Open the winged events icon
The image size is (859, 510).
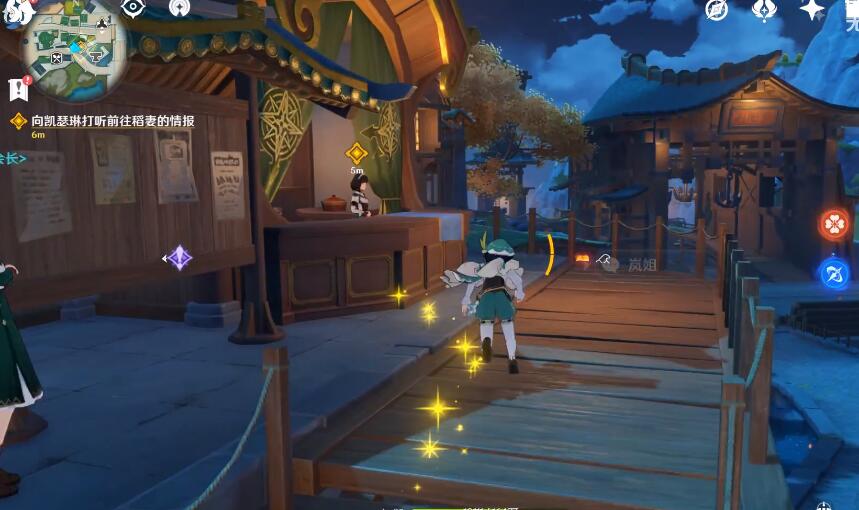pyautogui.click(x=764, y=9)
